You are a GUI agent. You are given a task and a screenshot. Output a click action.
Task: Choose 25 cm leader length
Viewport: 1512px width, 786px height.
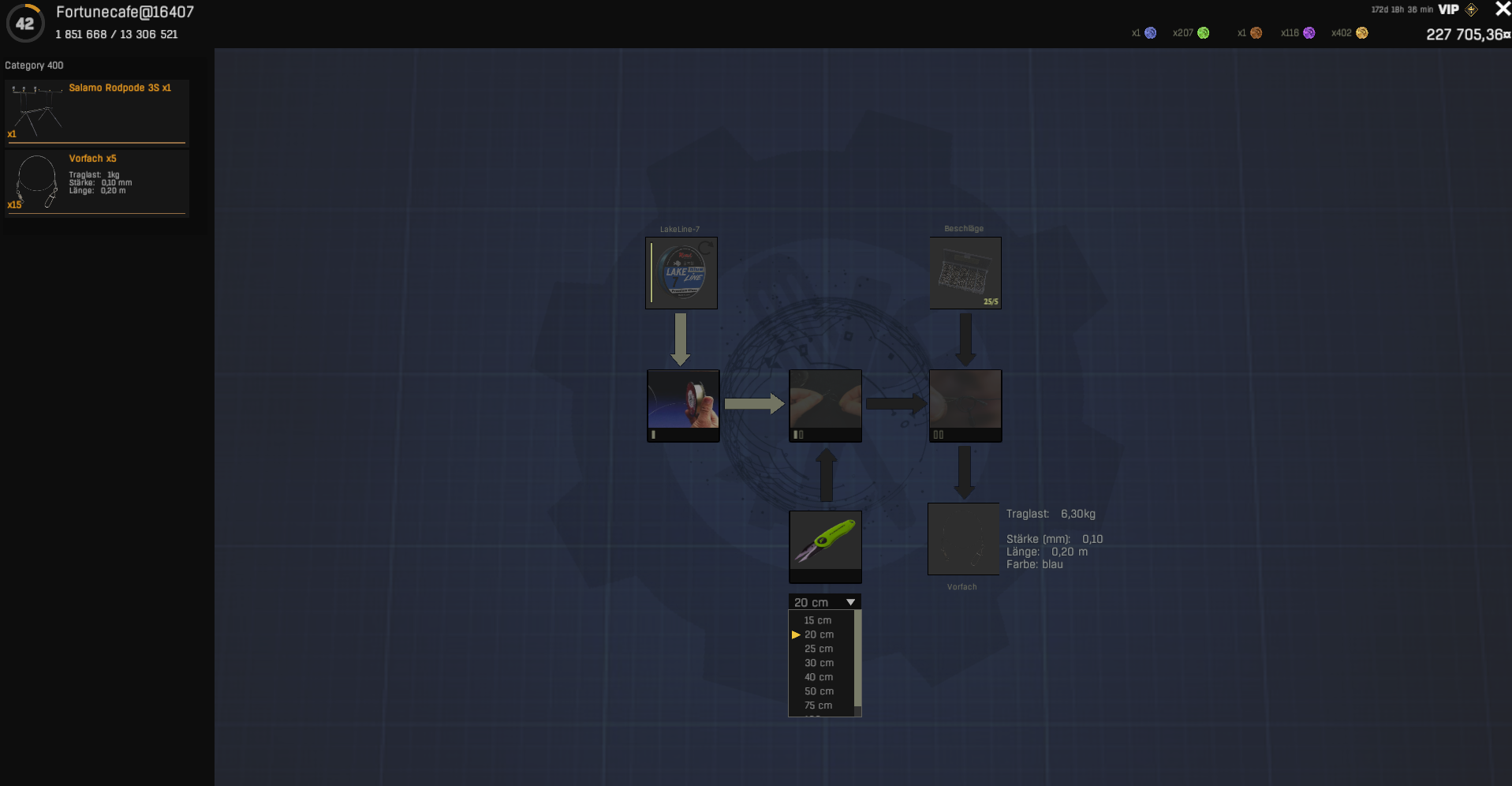[x=819, y=649]
